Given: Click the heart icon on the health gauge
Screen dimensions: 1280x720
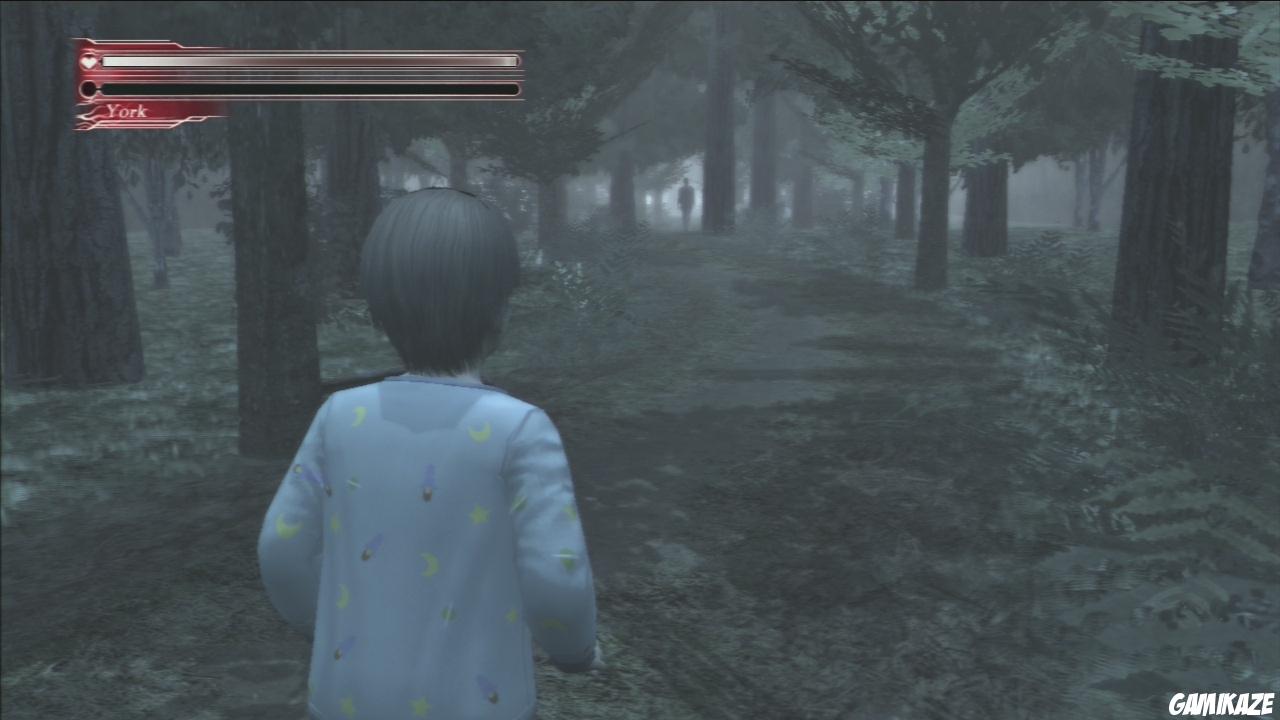Looking at the screenshot, I should pos(88,61).
